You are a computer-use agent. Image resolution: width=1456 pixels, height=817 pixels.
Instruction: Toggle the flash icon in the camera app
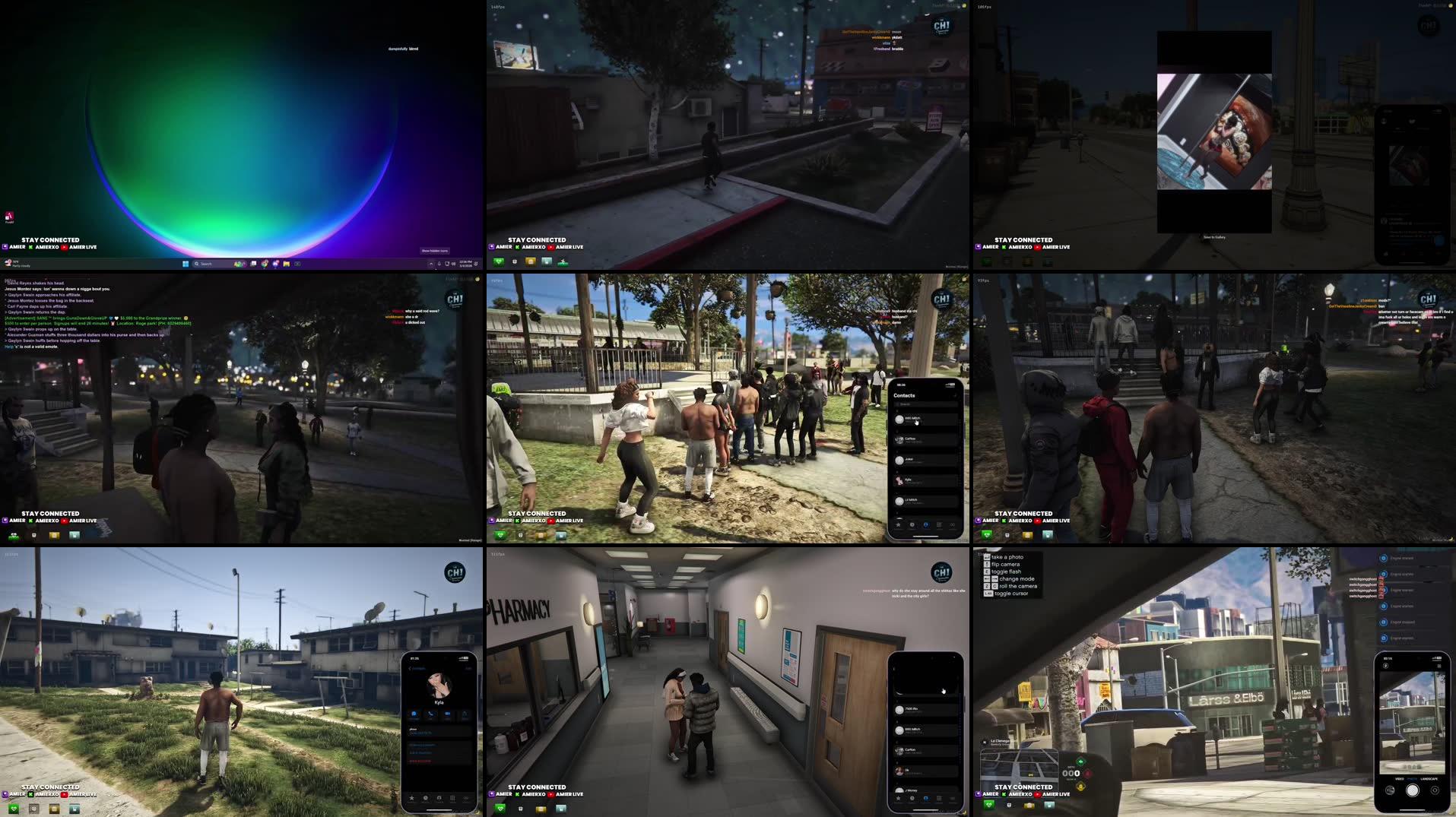coord(1386,666)
